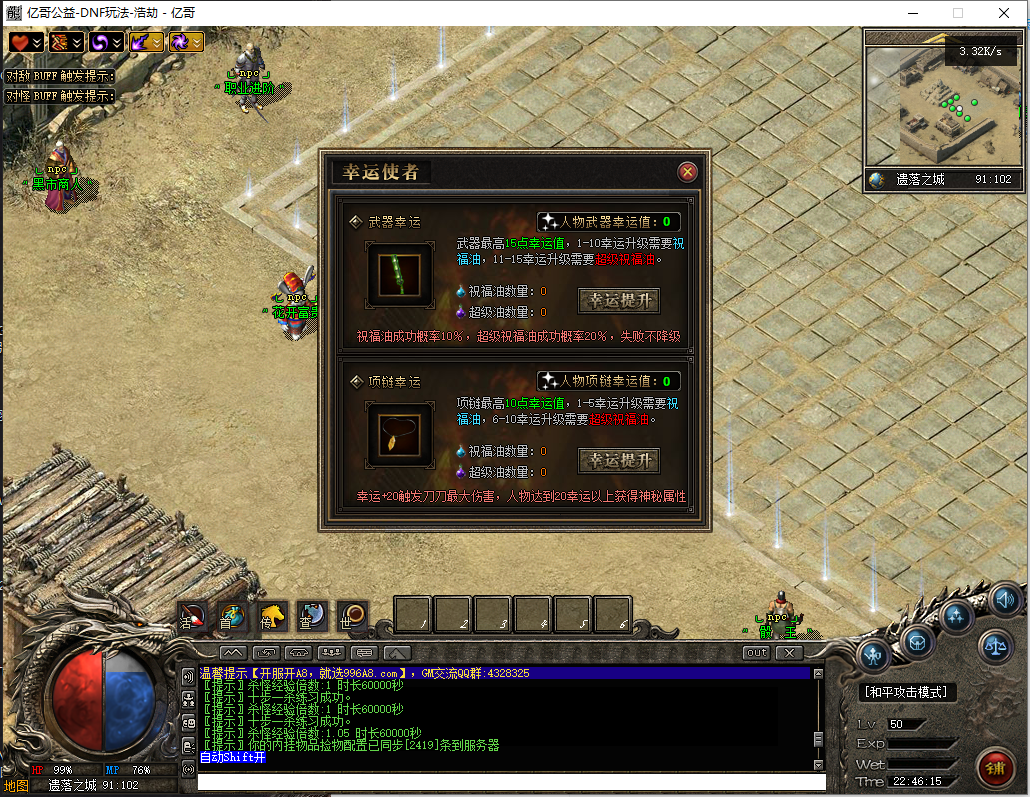The image size is (1030, 797).
Task: Close the 幸运使者 dialog window
Action: tap(688, 172)
